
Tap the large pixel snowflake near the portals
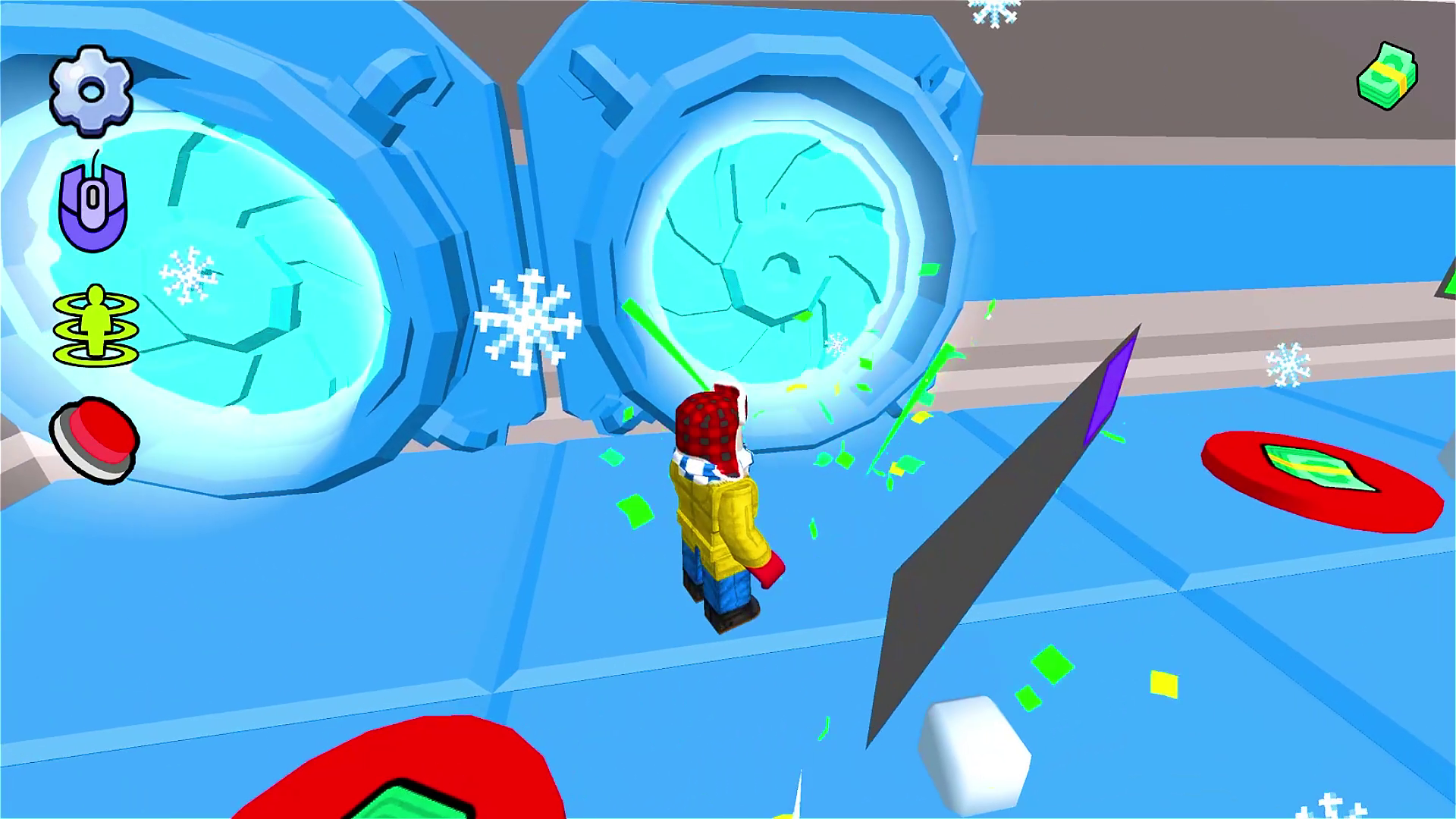tap(526, 322)
